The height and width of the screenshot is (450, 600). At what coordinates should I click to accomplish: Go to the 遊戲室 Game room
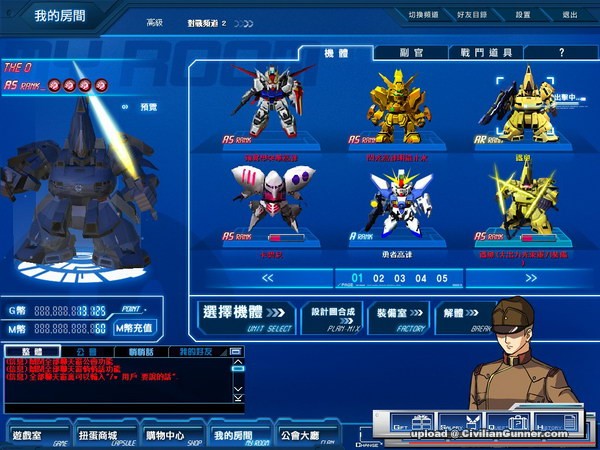coord(35,436)
